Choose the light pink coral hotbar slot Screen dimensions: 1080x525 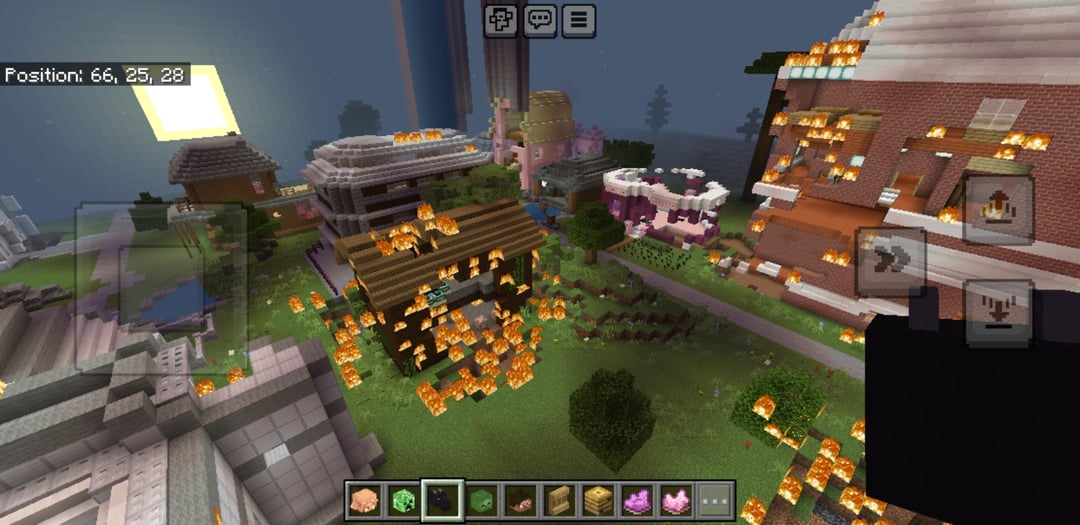click(676, 500)
